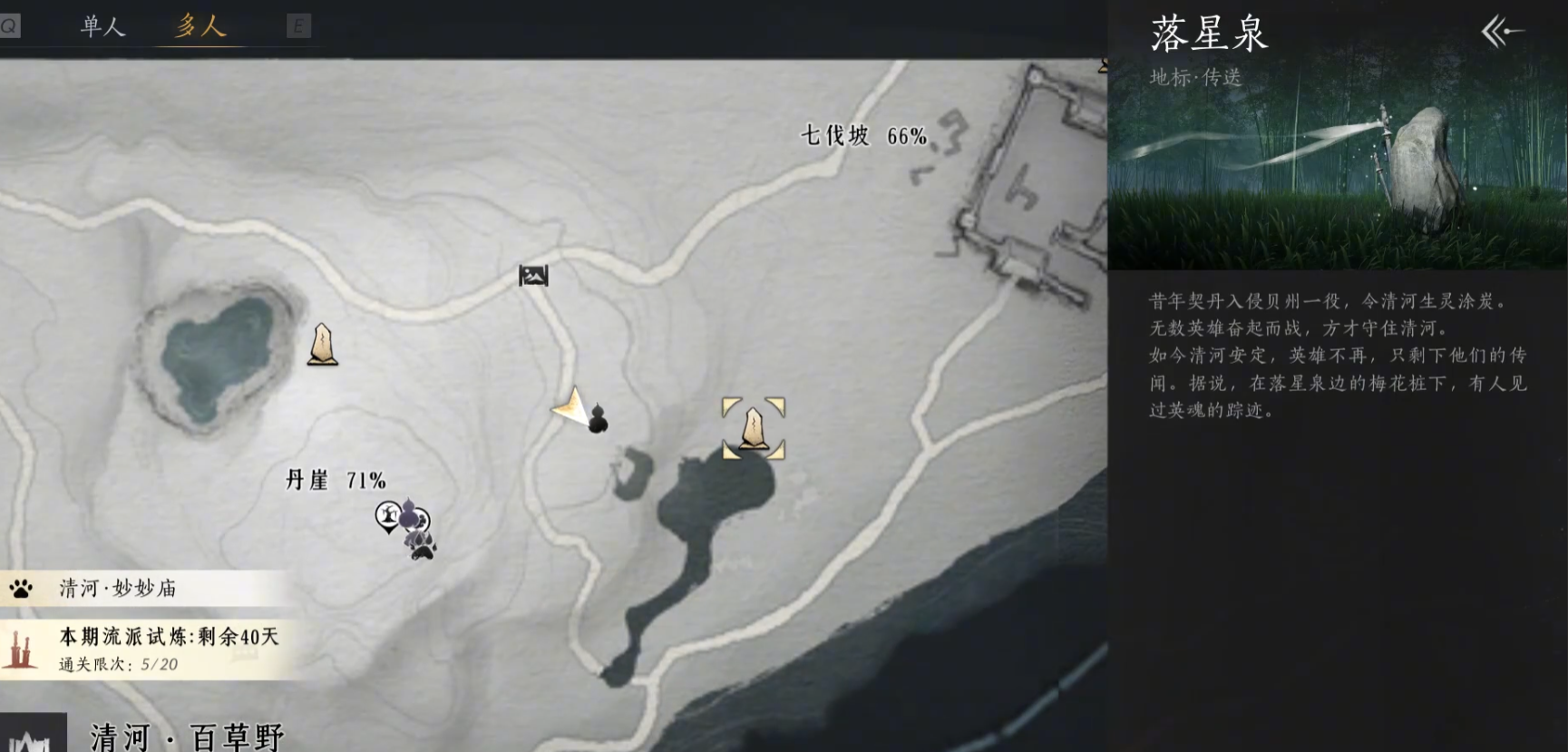Select the black gourd marker near the player

[x=598, y=419]
